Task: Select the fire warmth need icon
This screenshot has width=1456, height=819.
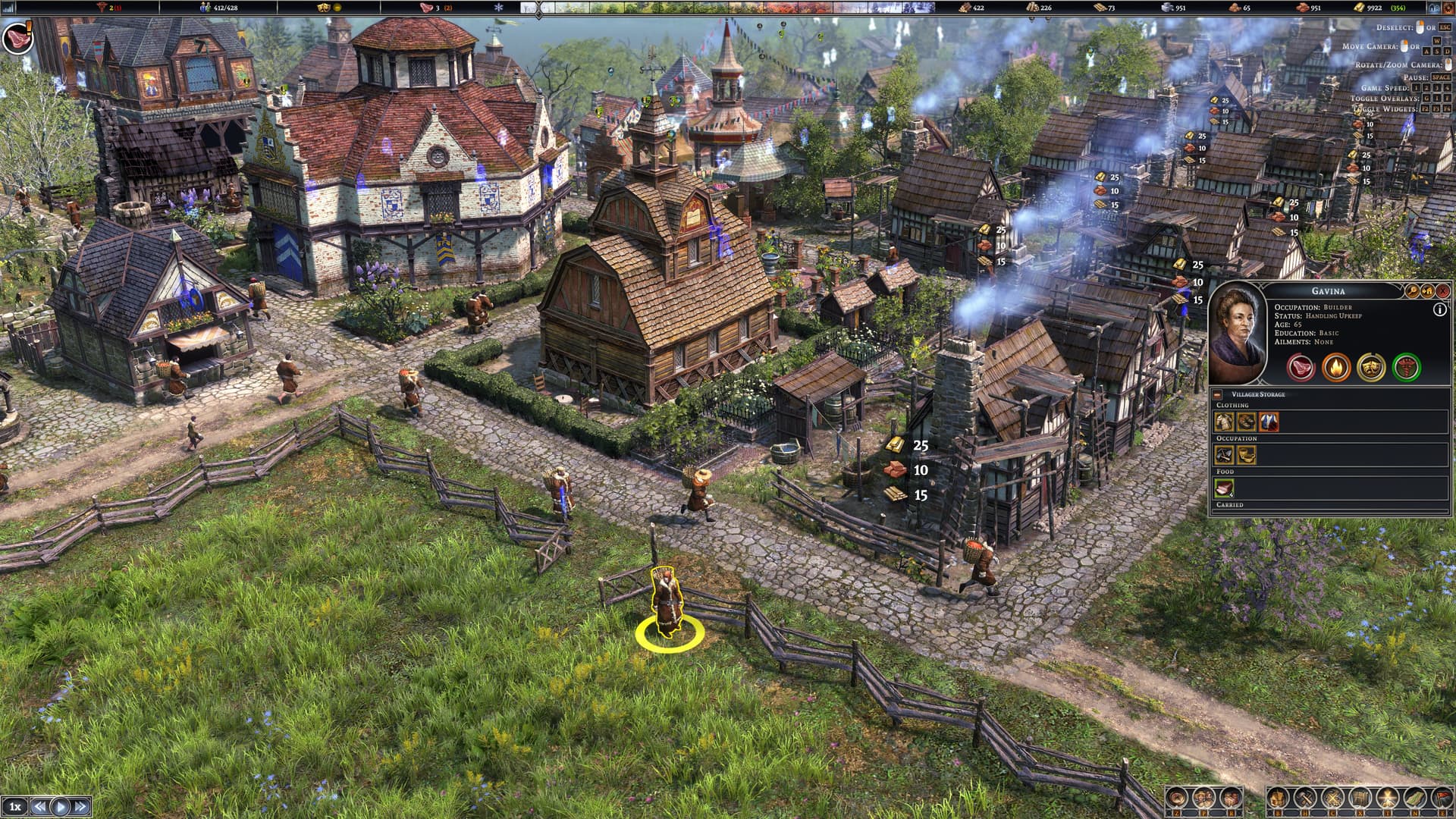Action: (1336, 368)
